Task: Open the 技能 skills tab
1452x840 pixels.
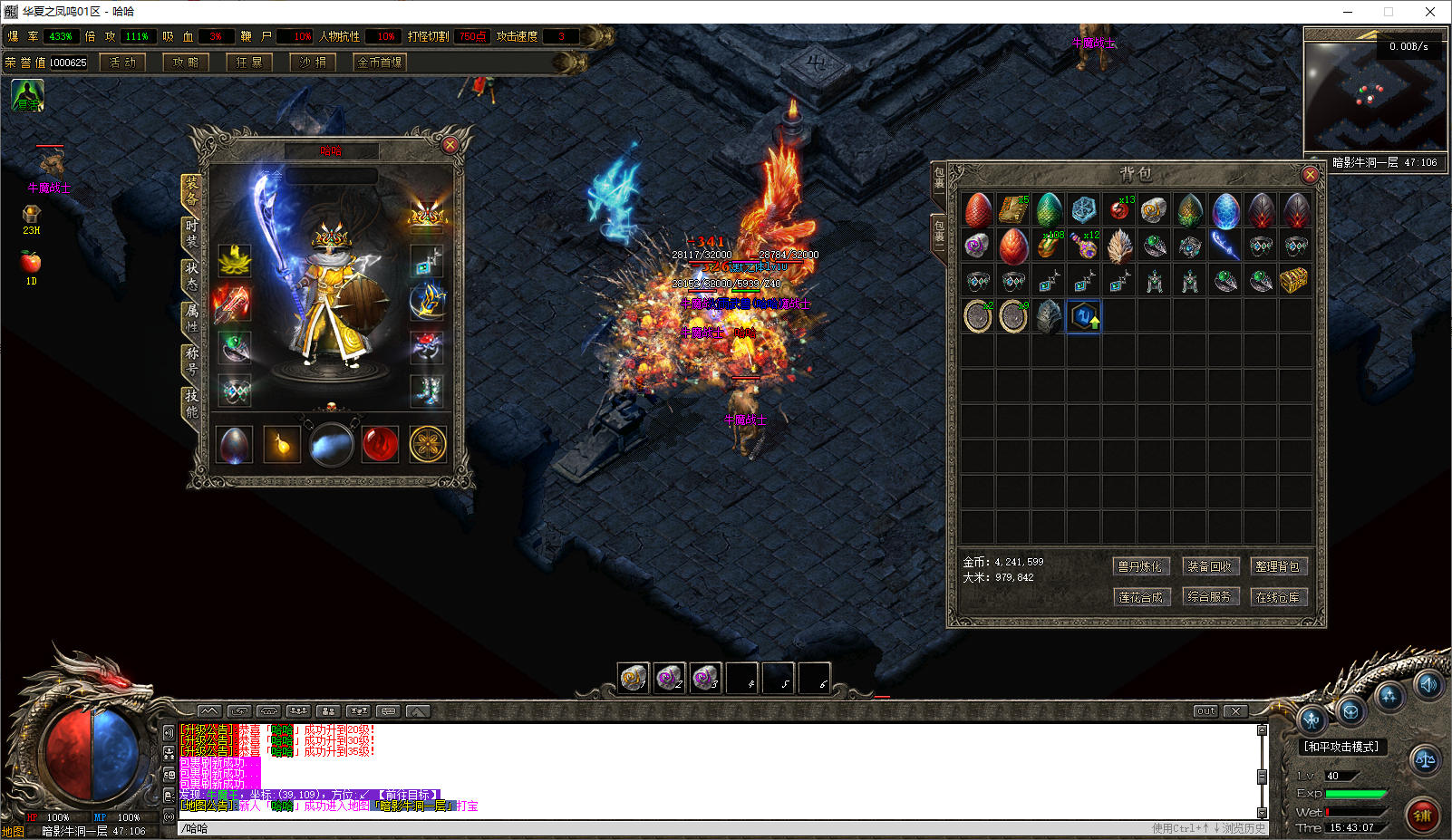Action: coord(191,403)
